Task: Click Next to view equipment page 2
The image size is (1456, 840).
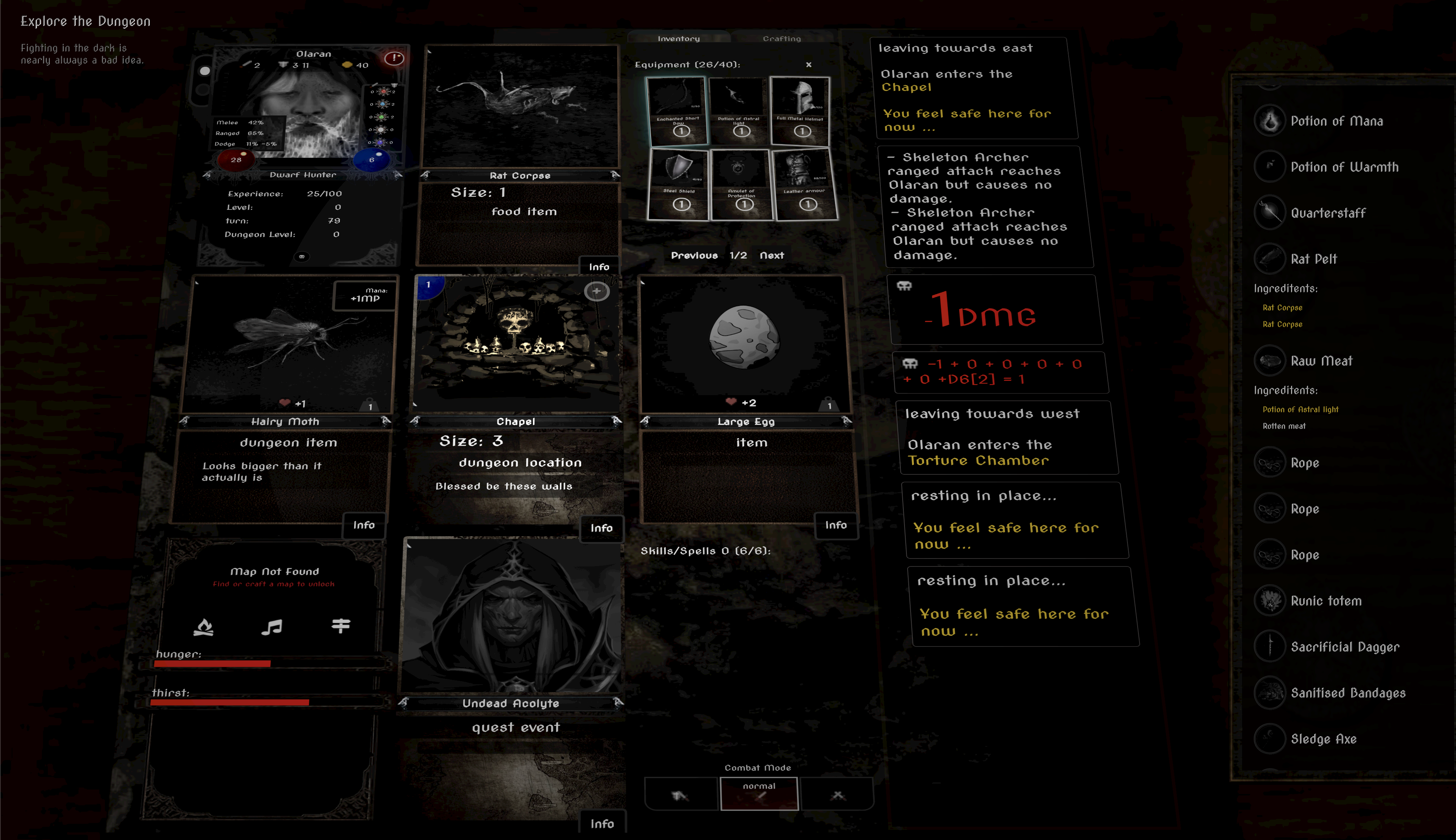Action: (772, 255)
